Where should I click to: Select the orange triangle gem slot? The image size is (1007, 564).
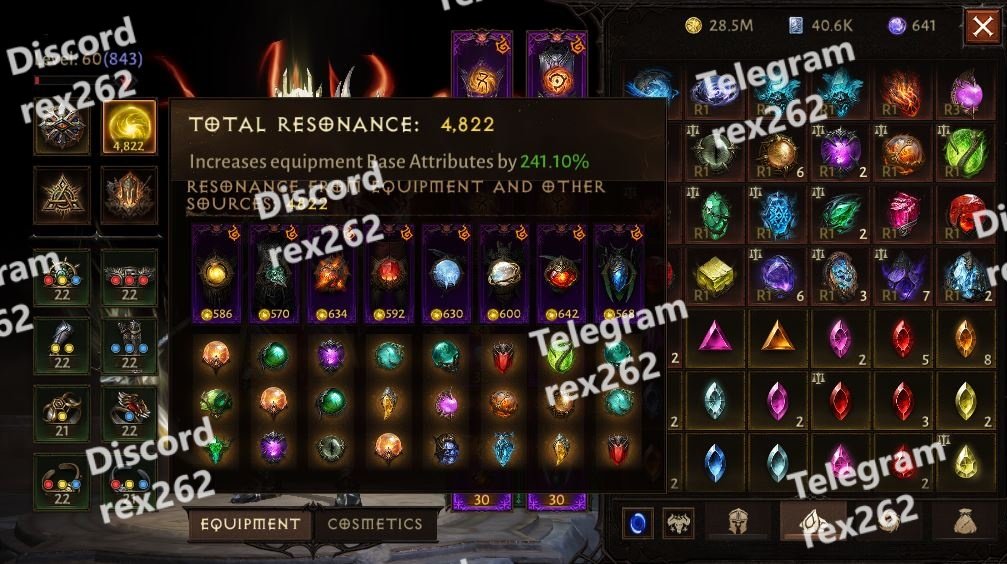click(777, 338)
